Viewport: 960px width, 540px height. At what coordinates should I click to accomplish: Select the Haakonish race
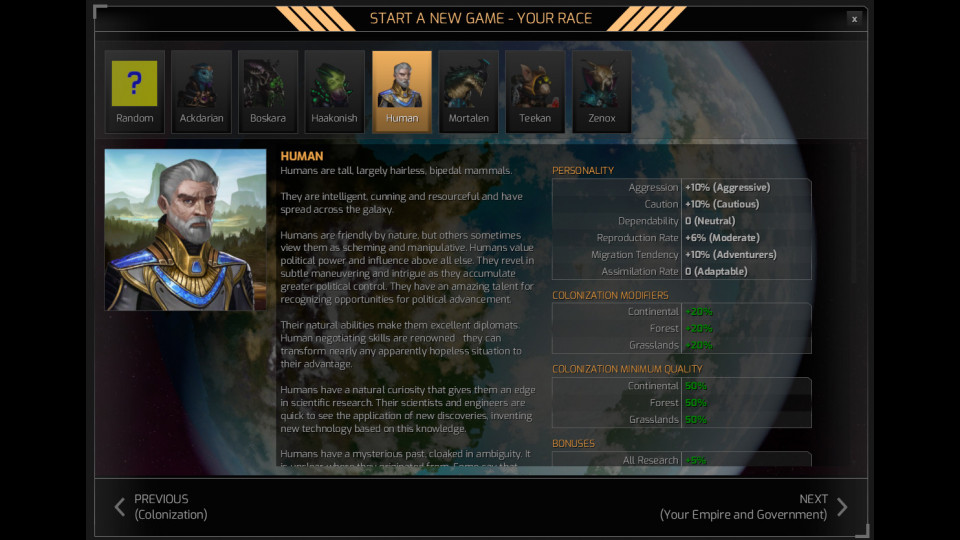(335, 92)
